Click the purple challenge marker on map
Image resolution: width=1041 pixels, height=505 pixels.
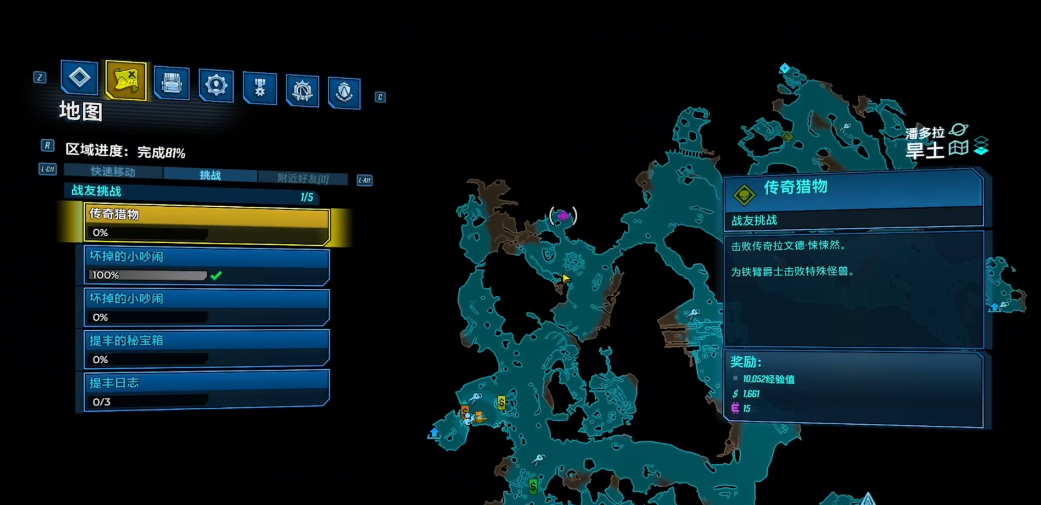(x=563, y=216)
